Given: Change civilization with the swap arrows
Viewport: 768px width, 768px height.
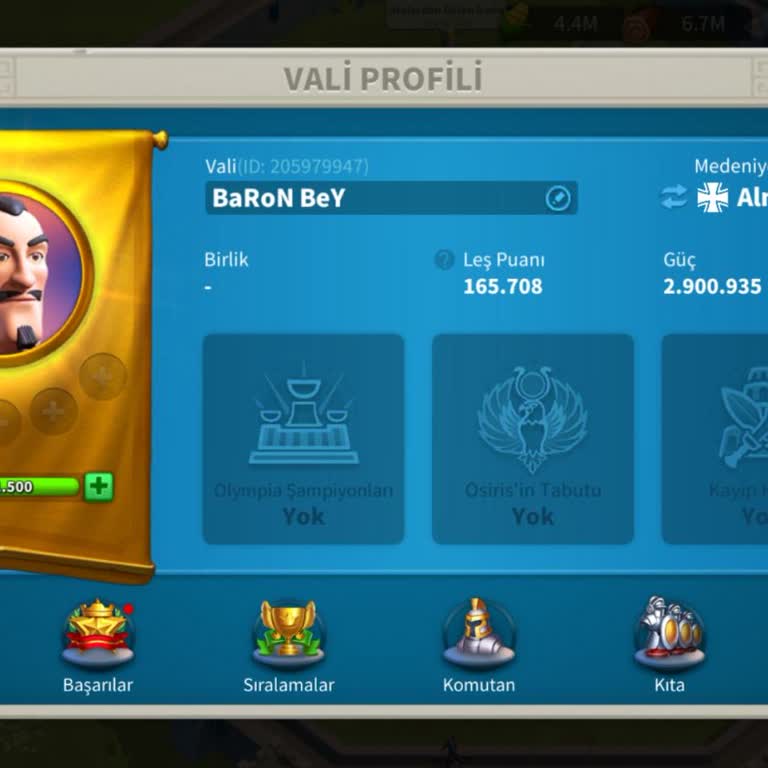Looking at the screenshot, I should coord(674,197).
